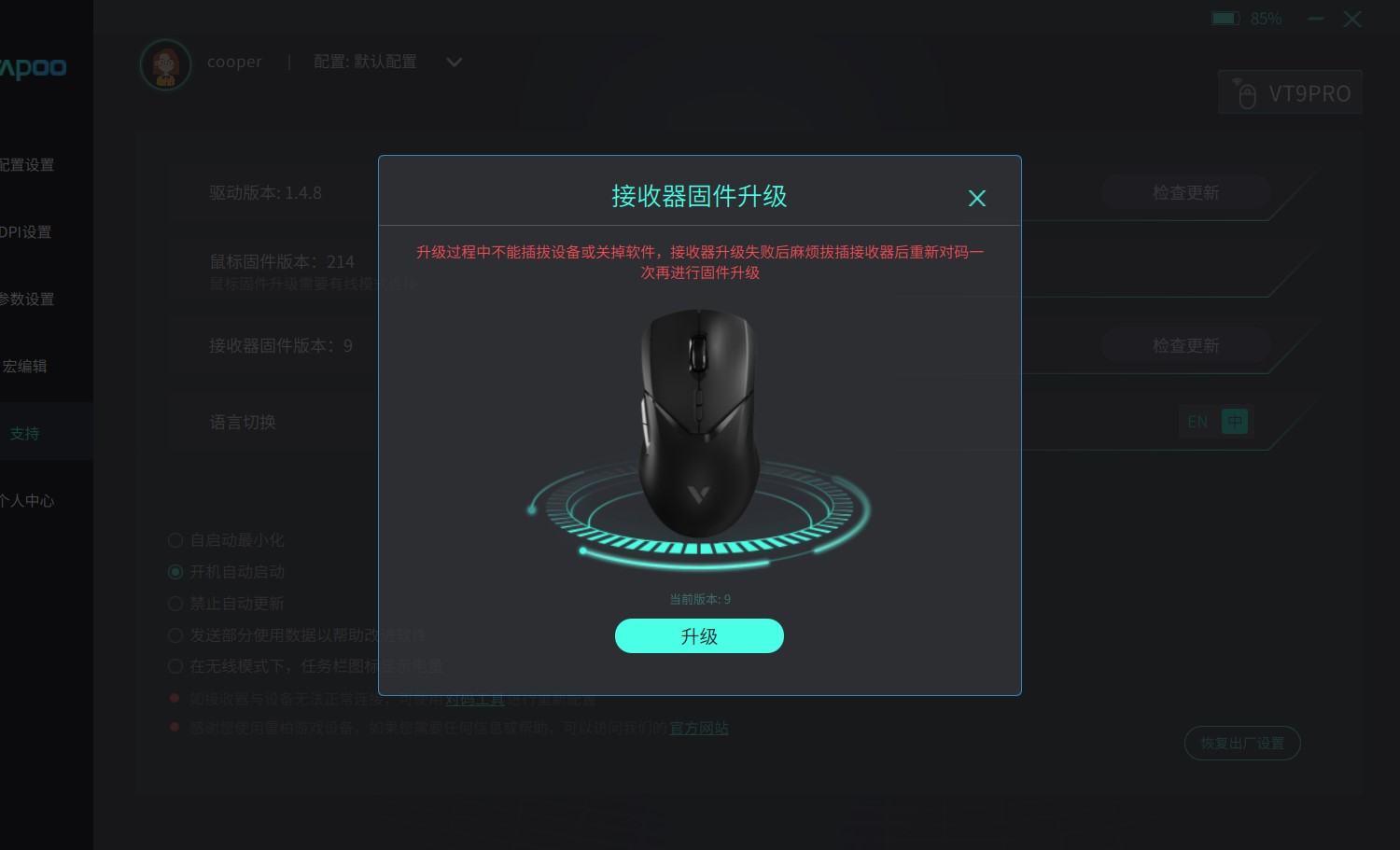Enable 禁止自动更新 option
The height and width of the screenshot is (850, 1400).
175,603
